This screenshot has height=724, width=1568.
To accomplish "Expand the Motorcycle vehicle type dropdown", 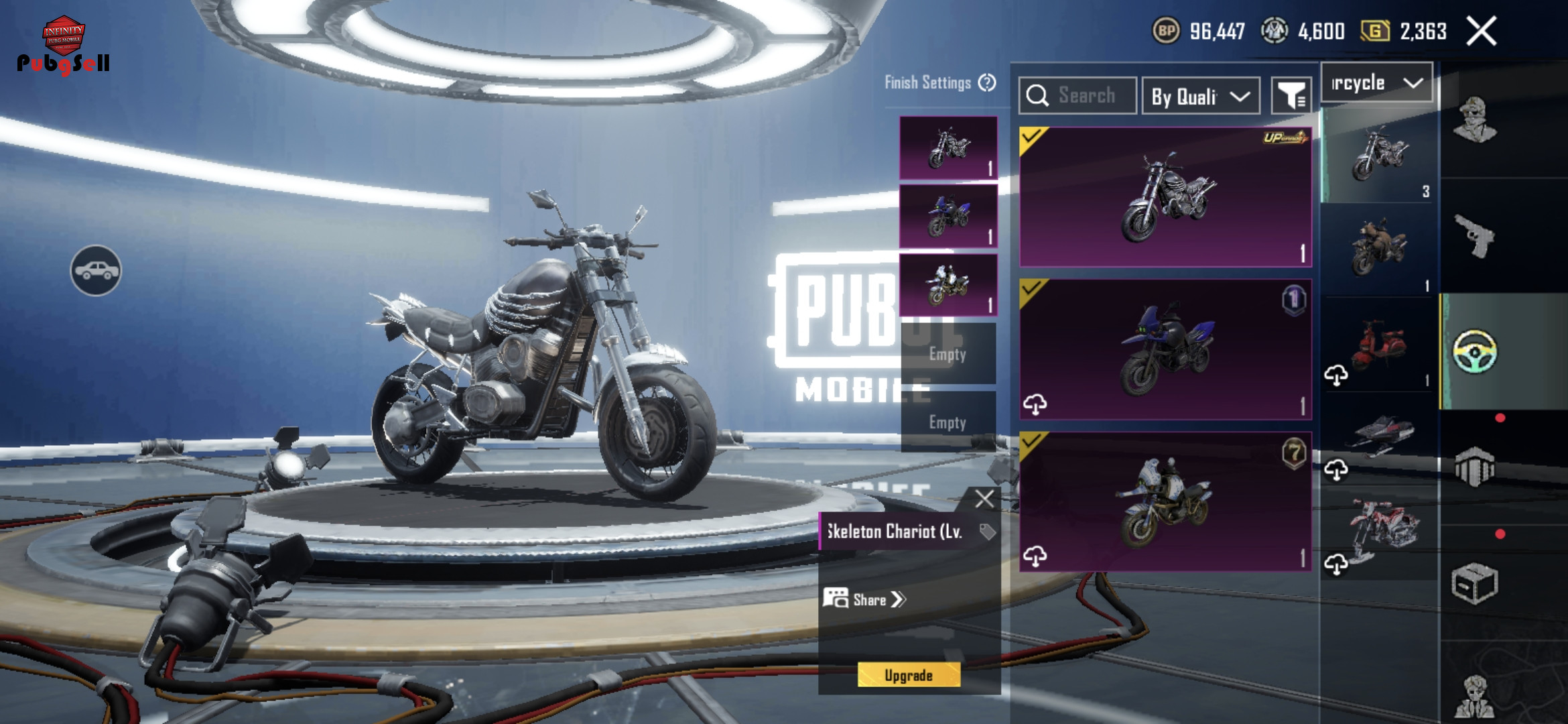I will coord(1376,83).
